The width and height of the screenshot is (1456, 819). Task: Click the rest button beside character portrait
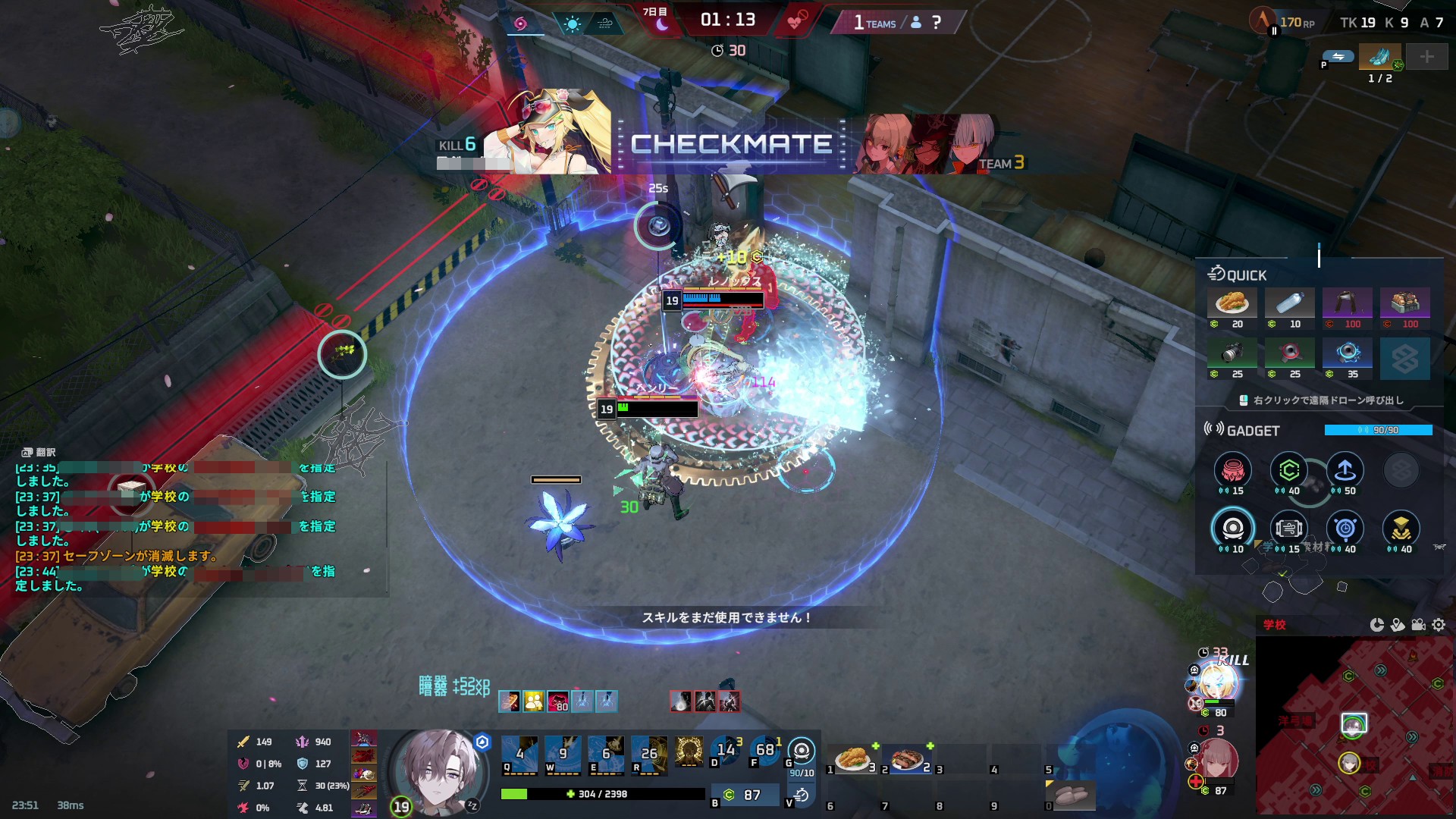(472, 805)
